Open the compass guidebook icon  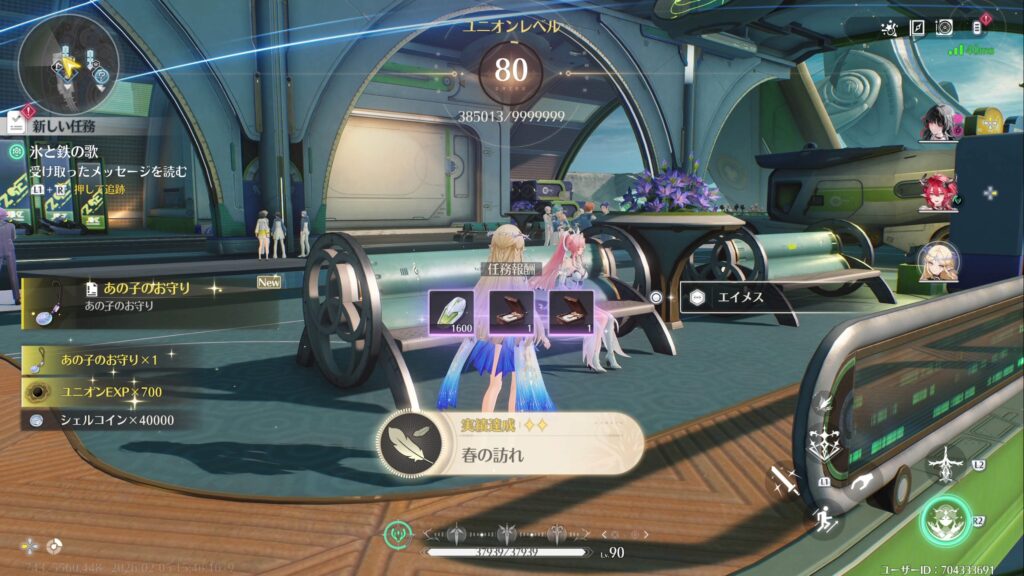(917, 28)
